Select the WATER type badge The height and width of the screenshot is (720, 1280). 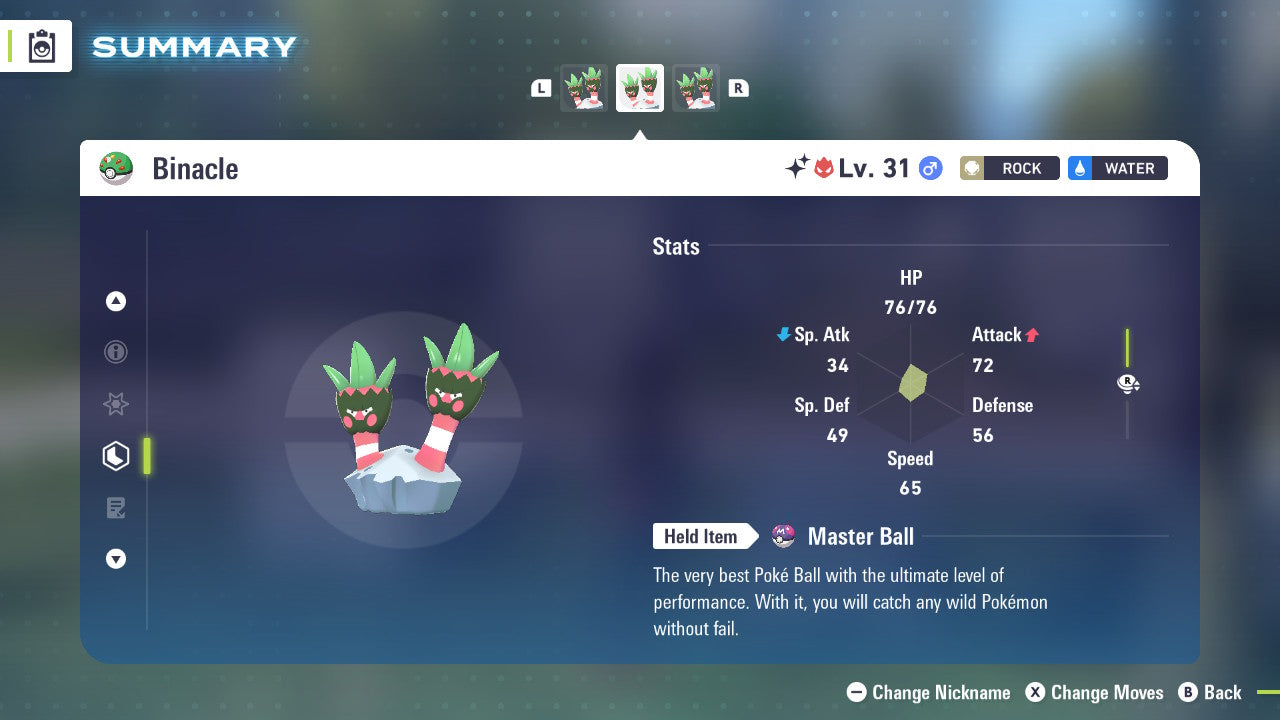tap(1117, 168)
